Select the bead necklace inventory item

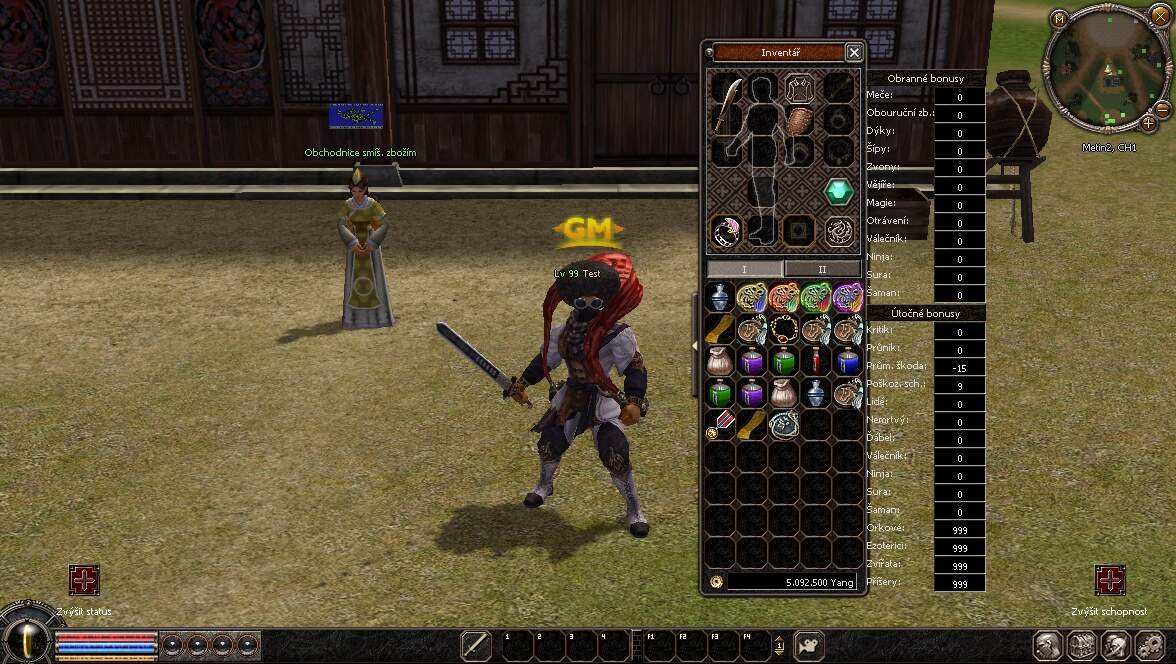(783, 329)
